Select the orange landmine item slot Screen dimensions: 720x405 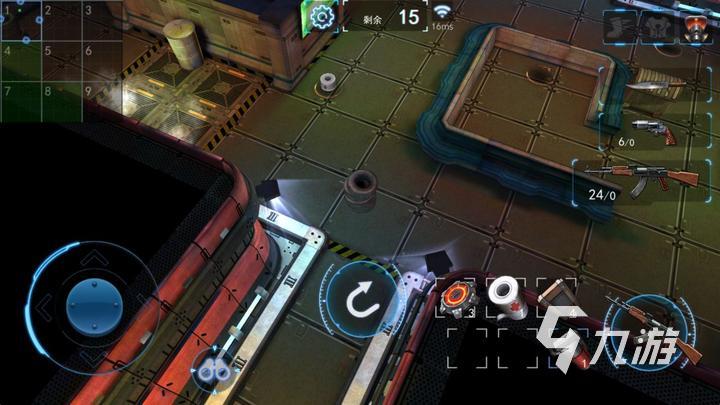[x=458, y=296]
